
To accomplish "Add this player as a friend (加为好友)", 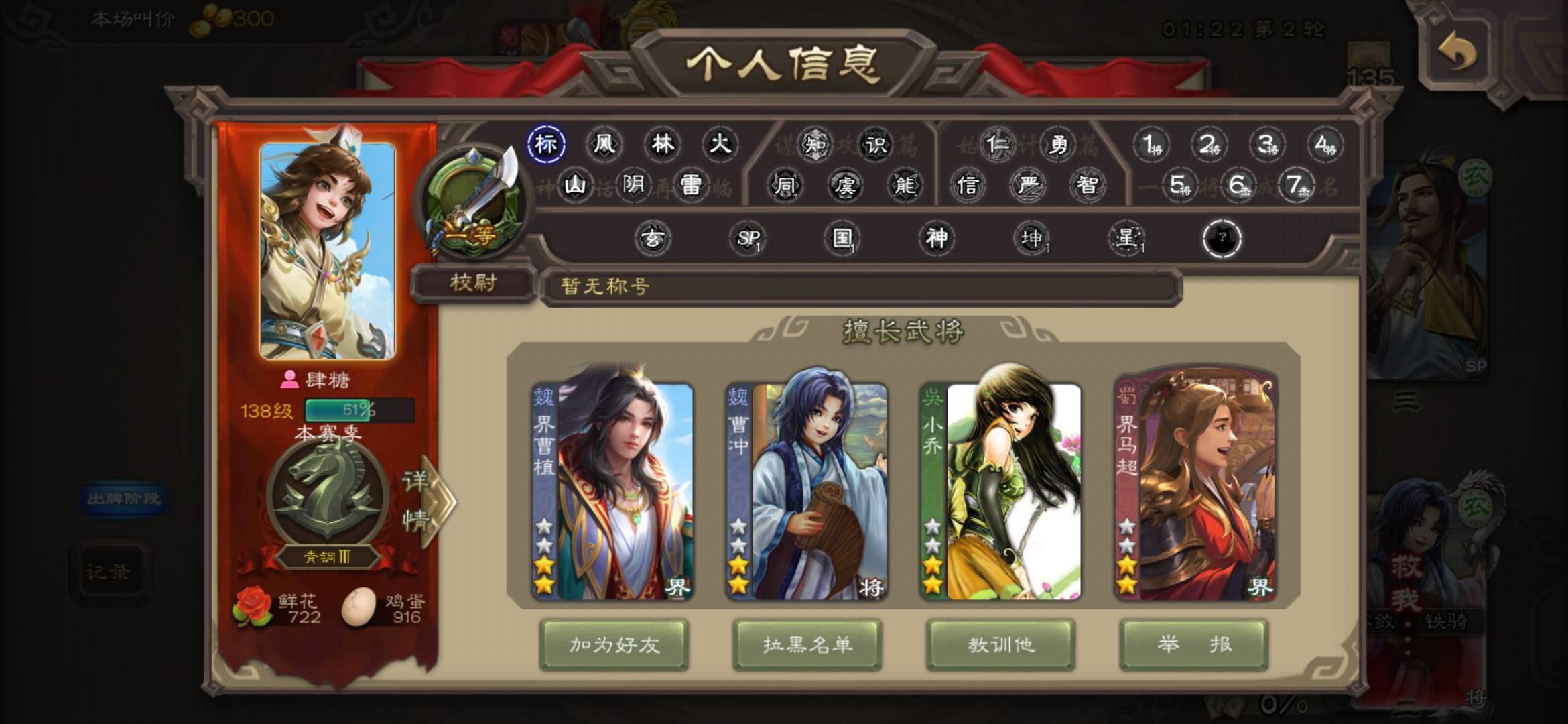I will coord(614,644).
